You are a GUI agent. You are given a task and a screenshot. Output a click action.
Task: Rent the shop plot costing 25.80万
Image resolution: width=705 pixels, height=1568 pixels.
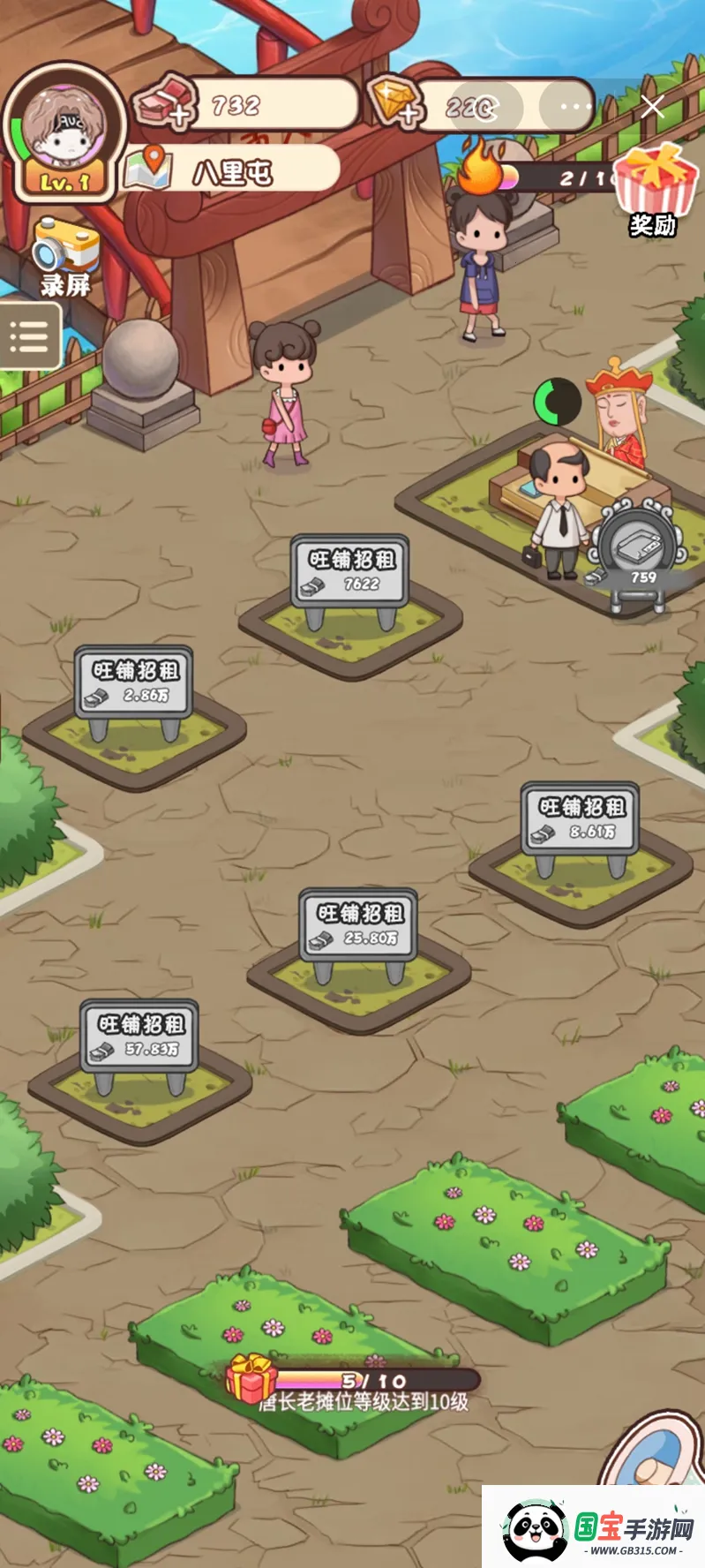pos(358,925)
